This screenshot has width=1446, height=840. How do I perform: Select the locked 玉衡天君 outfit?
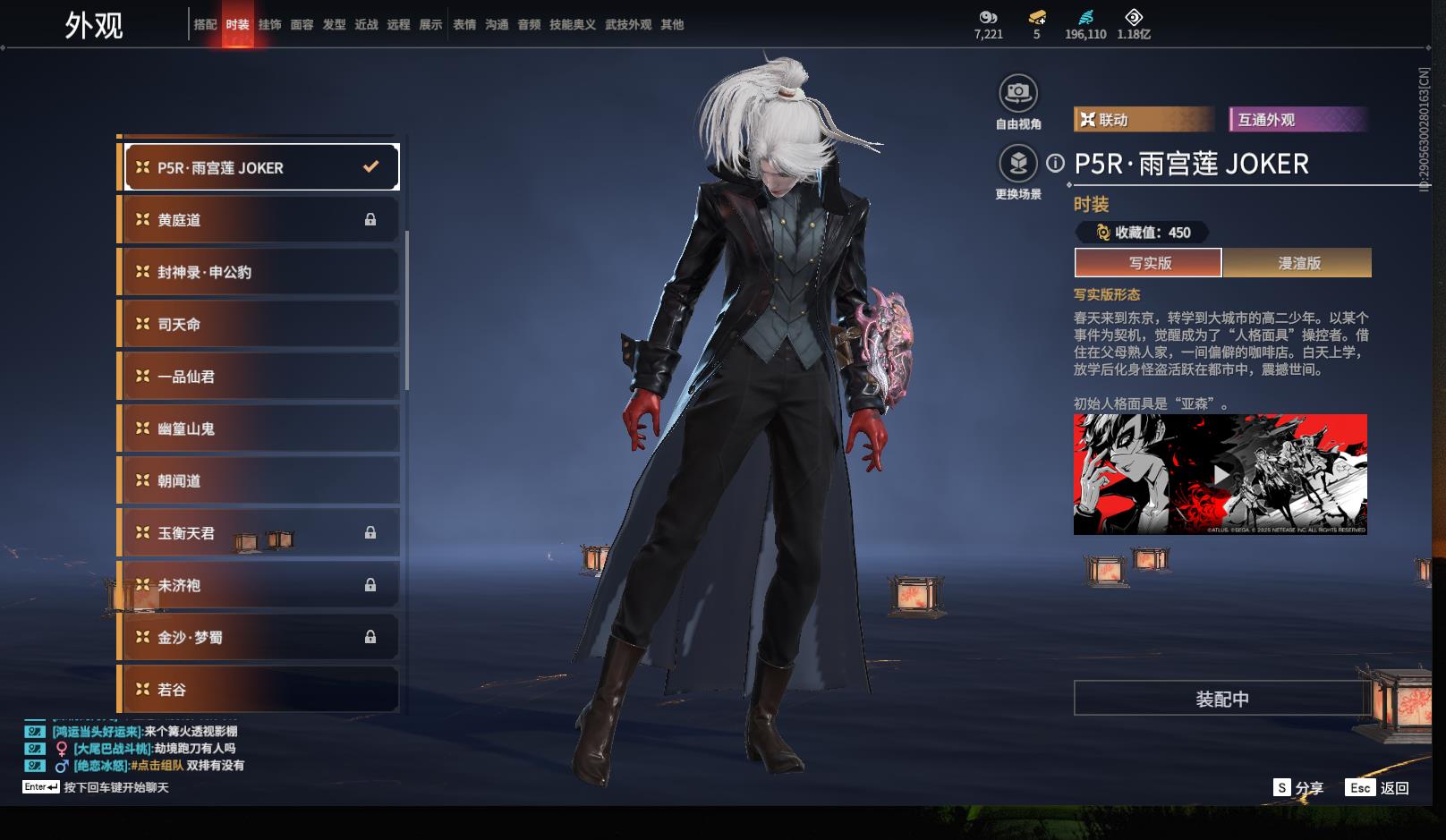coord(259,533)
